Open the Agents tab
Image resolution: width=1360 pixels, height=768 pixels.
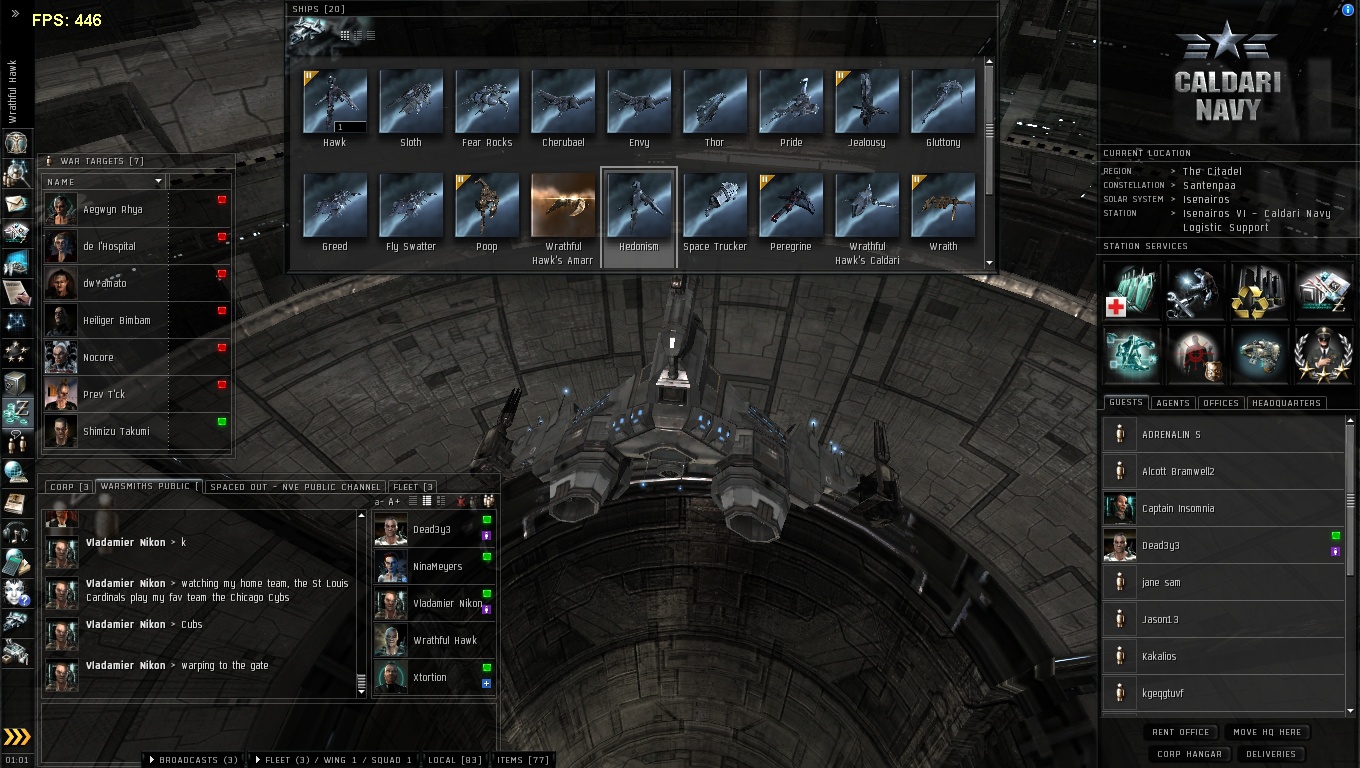tap(1172, 403)
